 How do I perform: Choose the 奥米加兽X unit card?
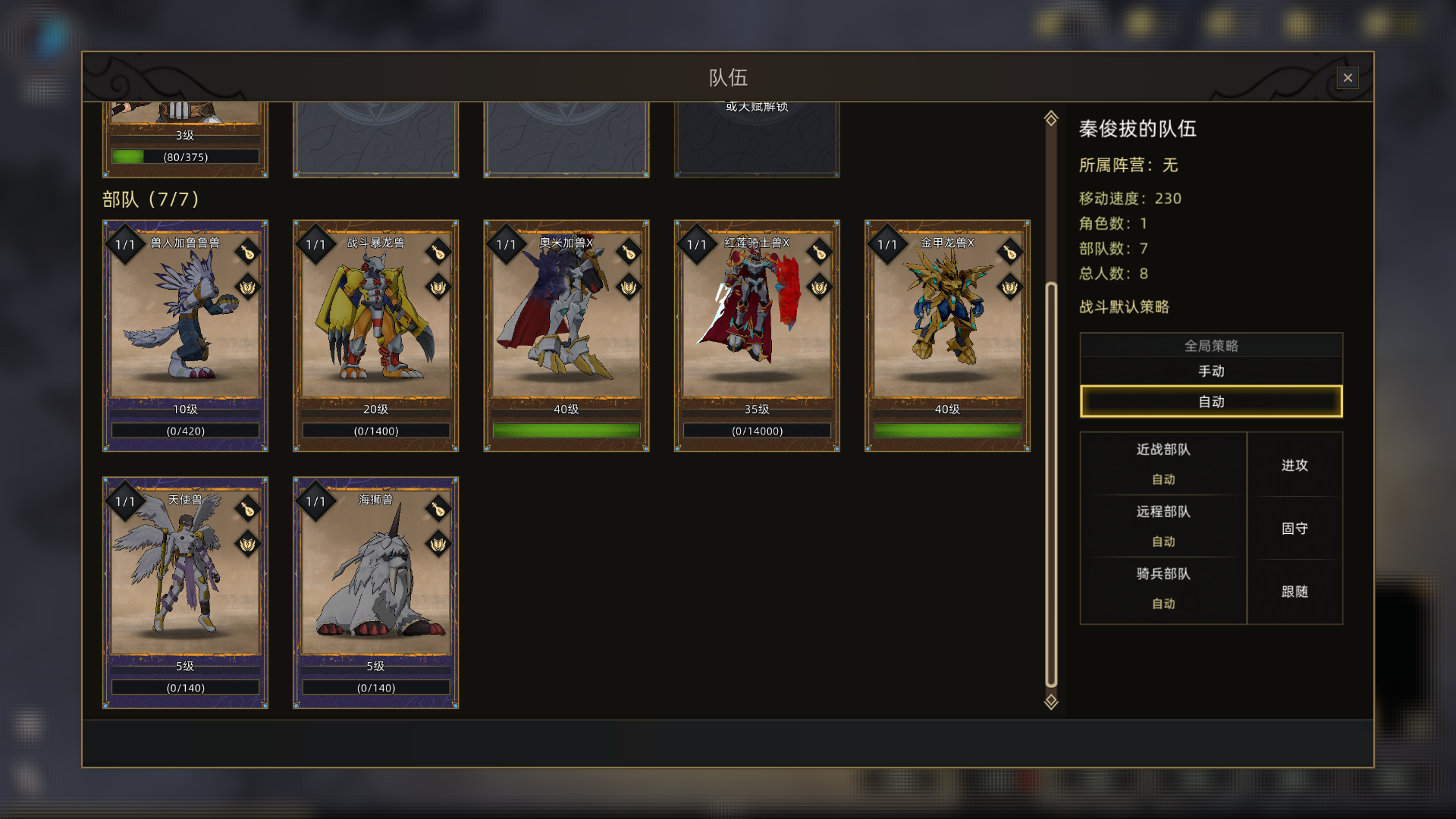pos(566,326)
